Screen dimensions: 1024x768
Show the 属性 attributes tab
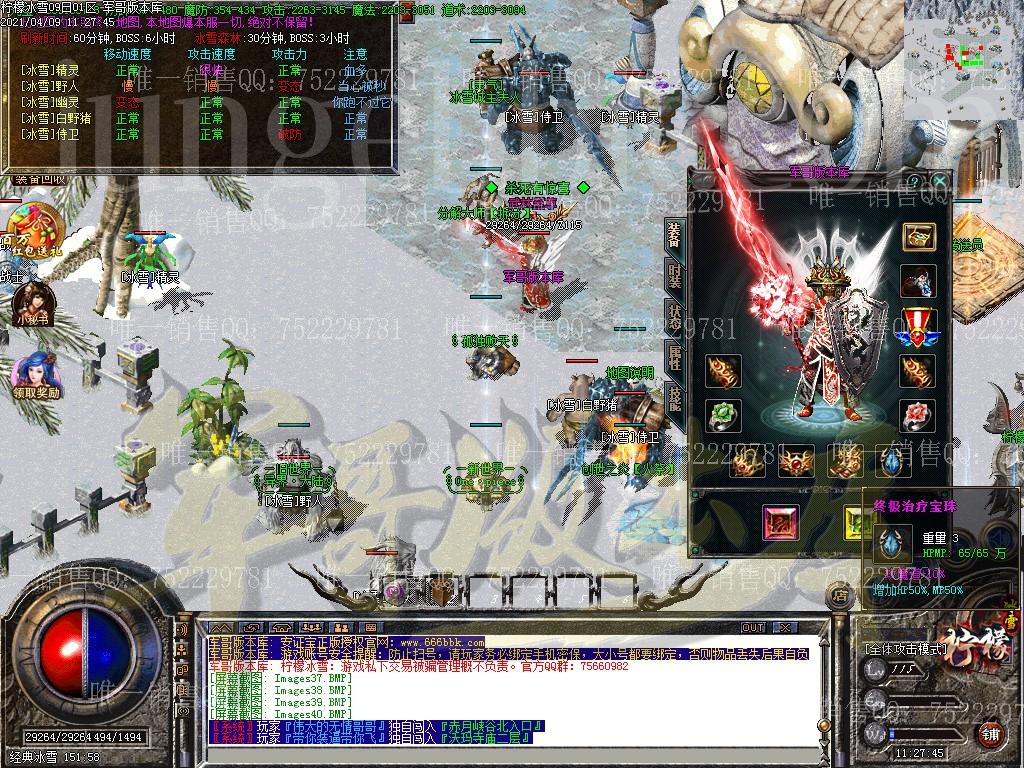675,357
